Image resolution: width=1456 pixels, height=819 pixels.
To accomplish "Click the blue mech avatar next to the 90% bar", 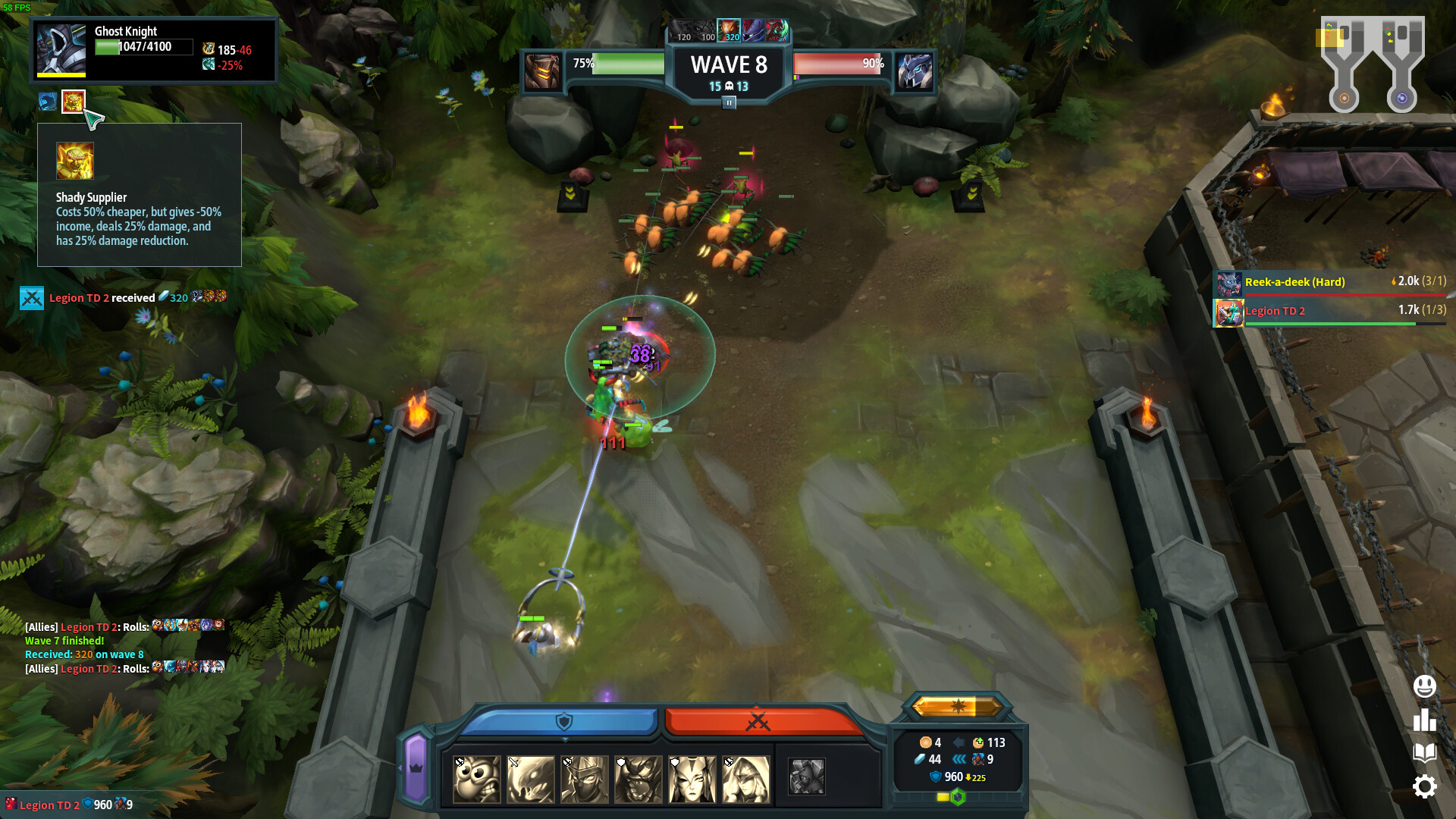I will (x=915, y=72).
